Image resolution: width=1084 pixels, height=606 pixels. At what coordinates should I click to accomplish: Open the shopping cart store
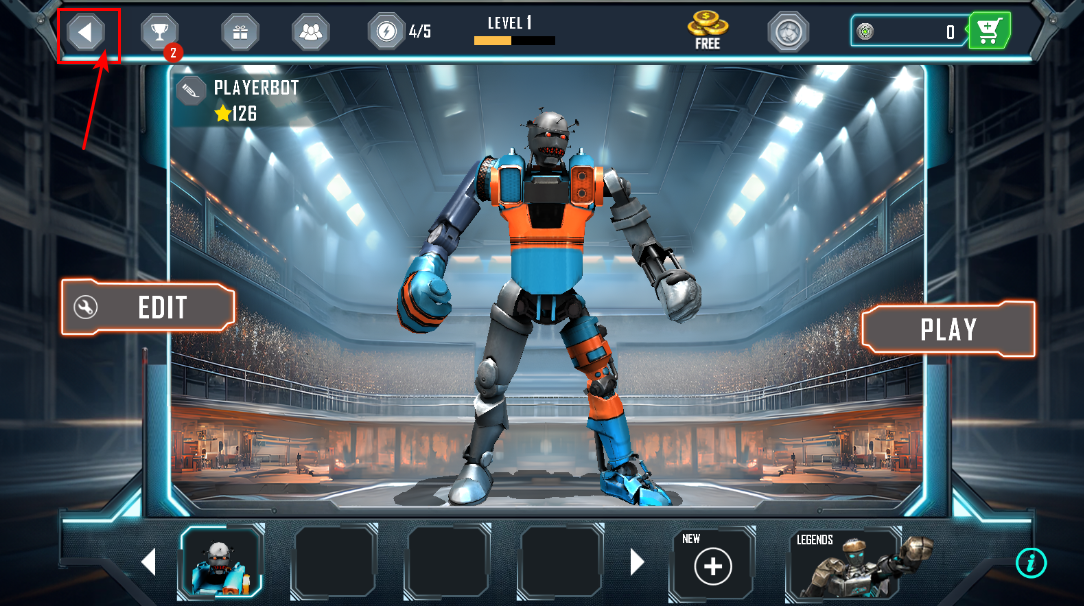click(989, 32)
